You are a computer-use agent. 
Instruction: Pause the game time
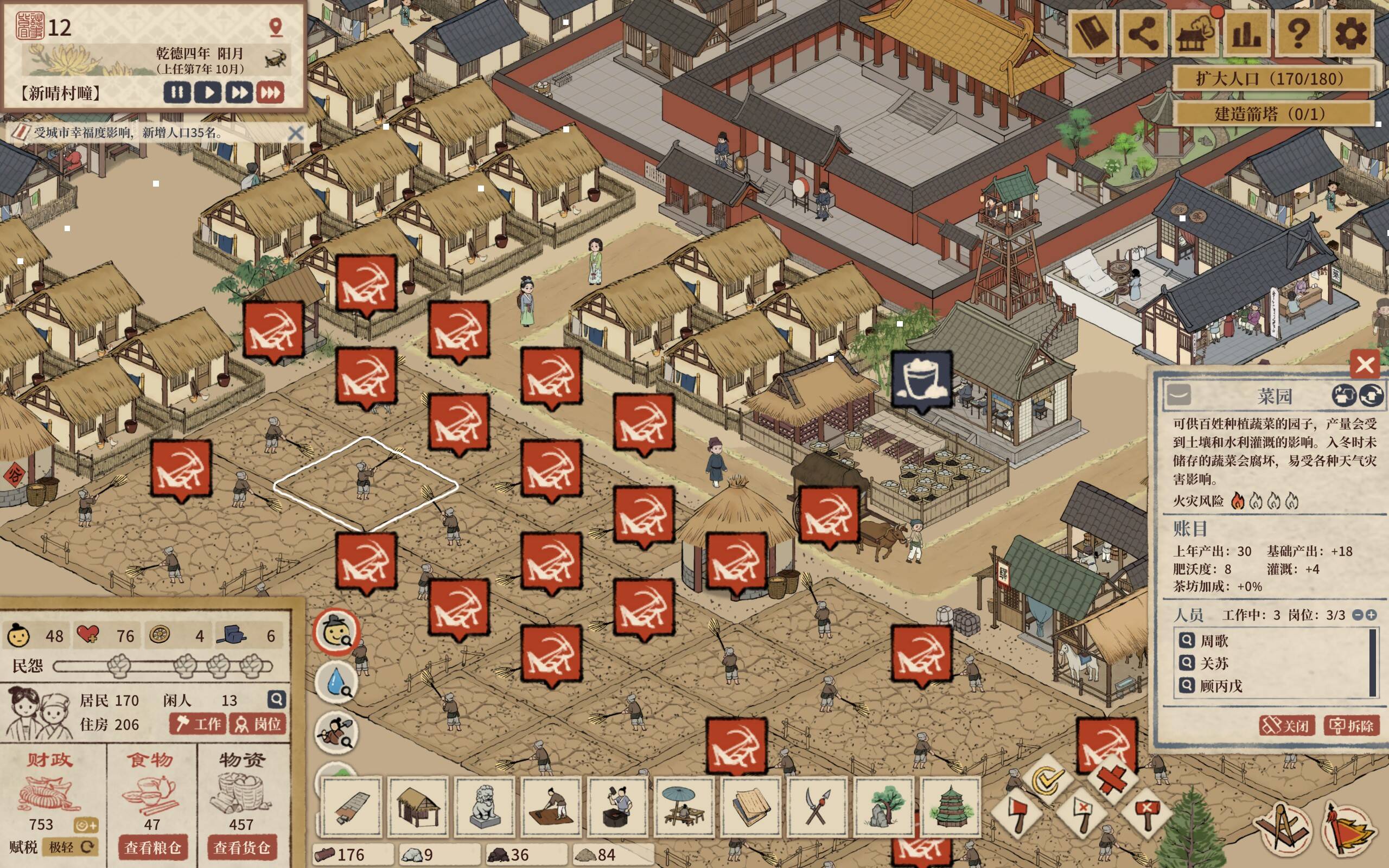(x=177, y=92)
